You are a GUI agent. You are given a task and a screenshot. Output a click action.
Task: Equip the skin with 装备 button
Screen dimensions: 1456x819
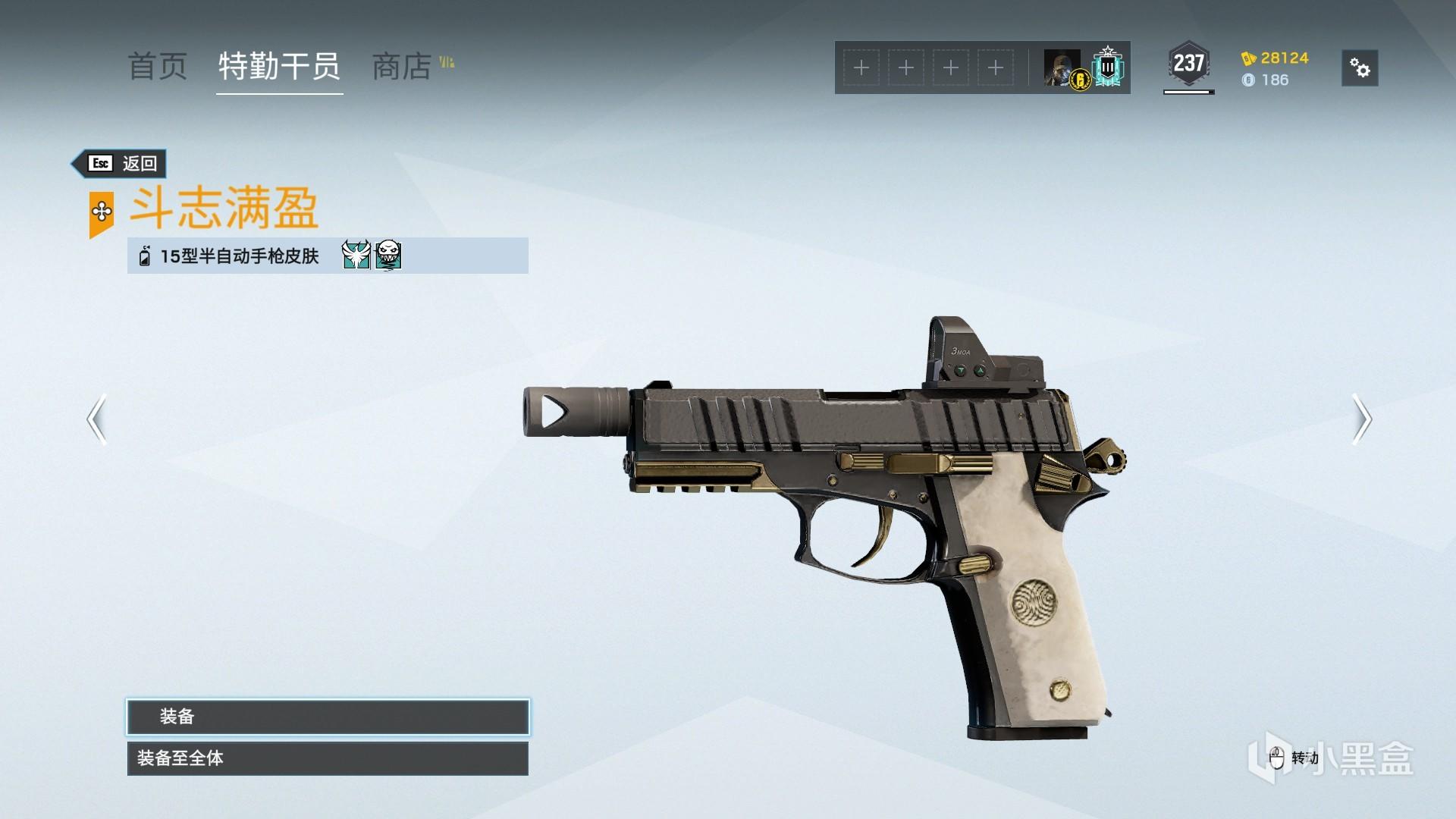pyautogui.click(x=328, y=717)
